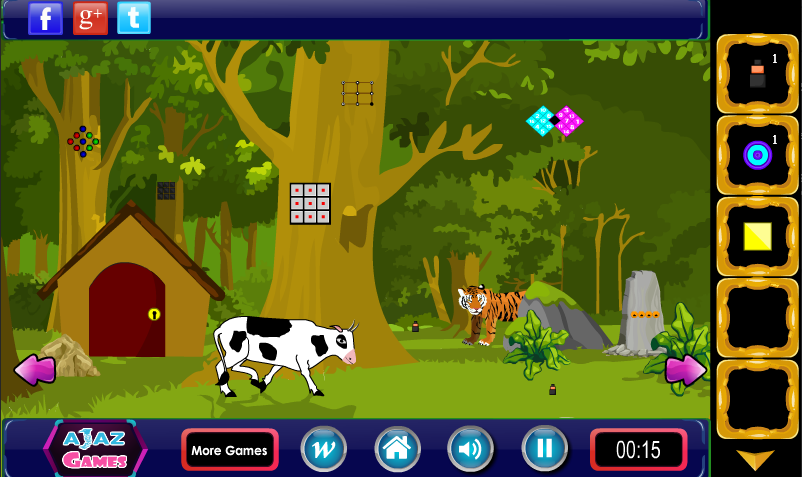This screenshot has height=477, width=802.
Task: Share the game on Facebook
Action: click(45, 18)
